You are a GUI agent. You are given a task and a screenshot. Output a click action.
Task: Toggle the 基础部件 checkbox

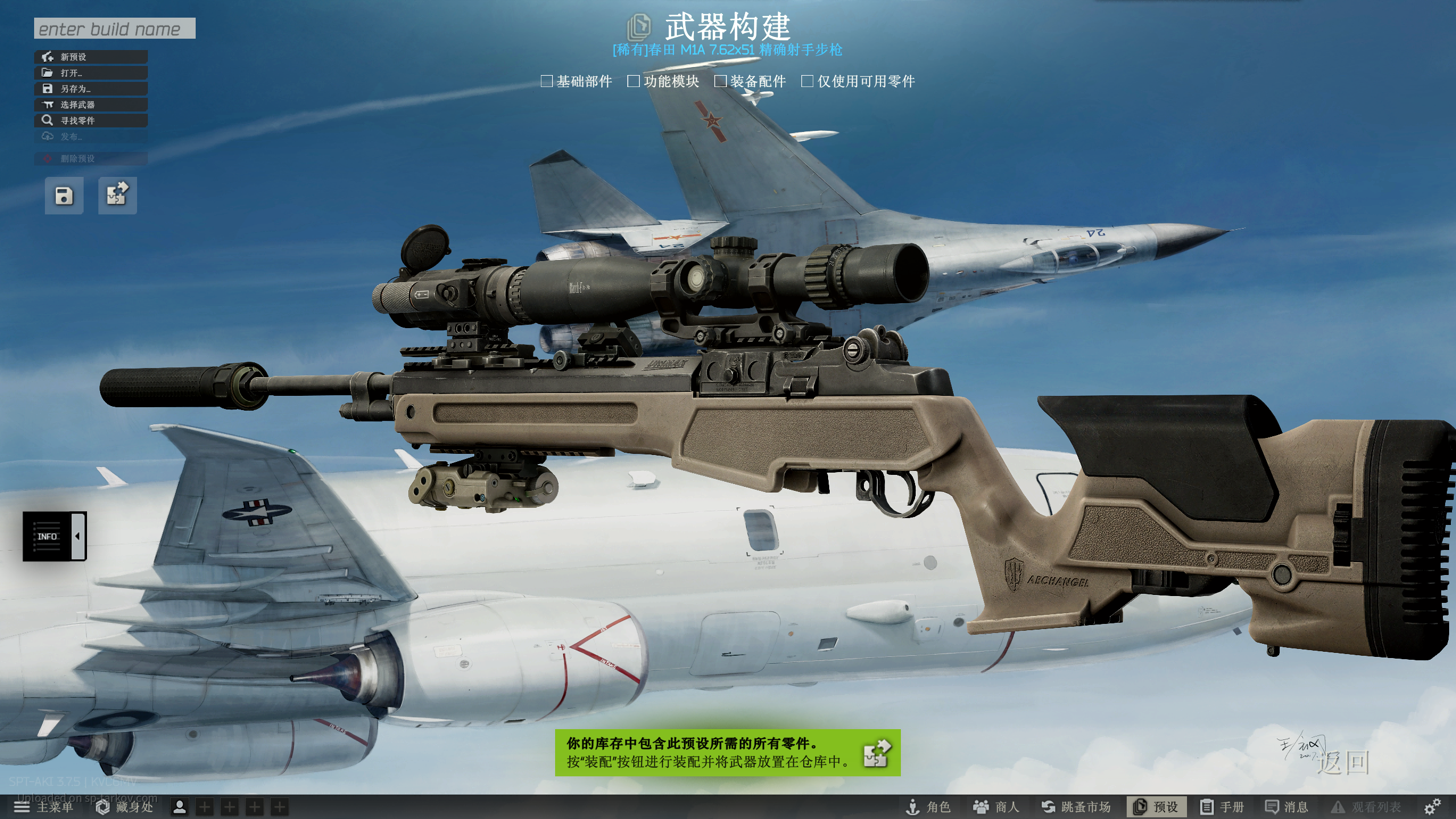pos(547,81)
